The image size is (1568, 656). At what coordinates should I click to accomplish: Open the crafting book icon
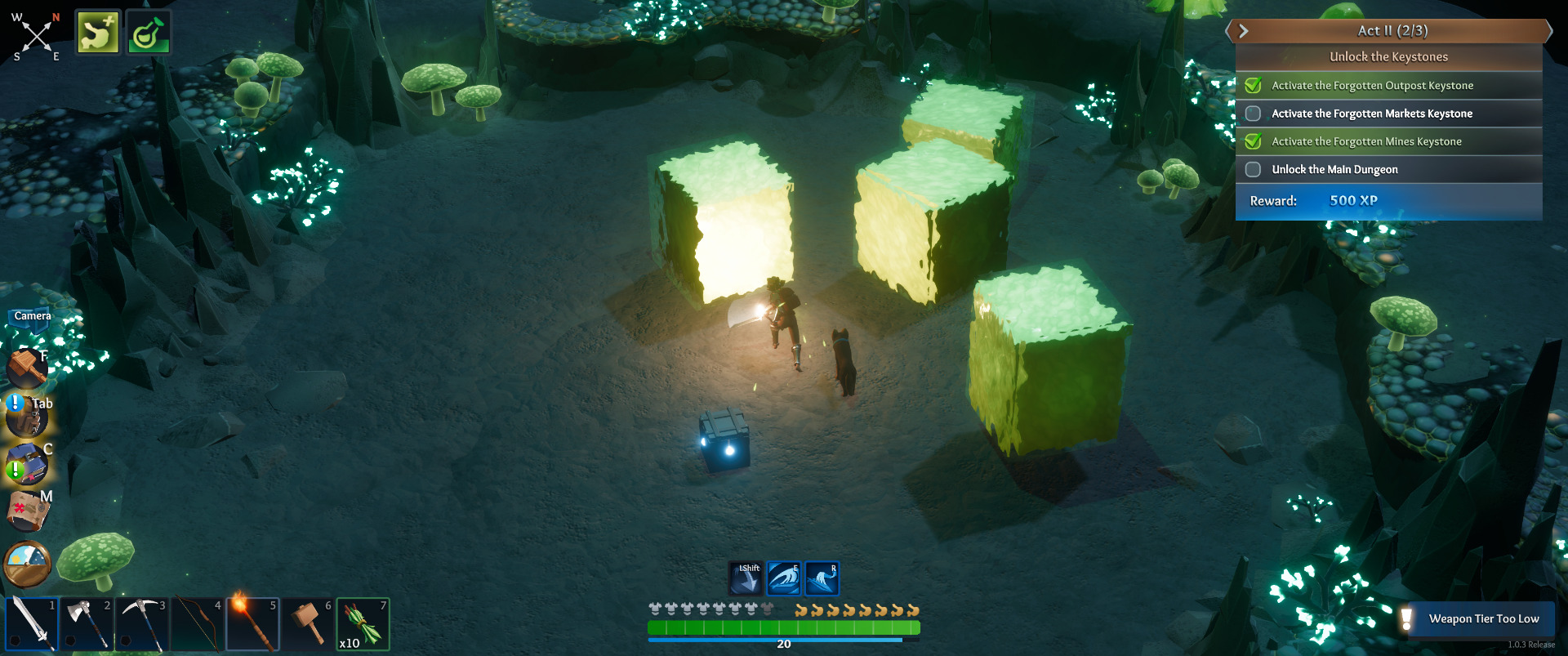(x=28, y=463)
